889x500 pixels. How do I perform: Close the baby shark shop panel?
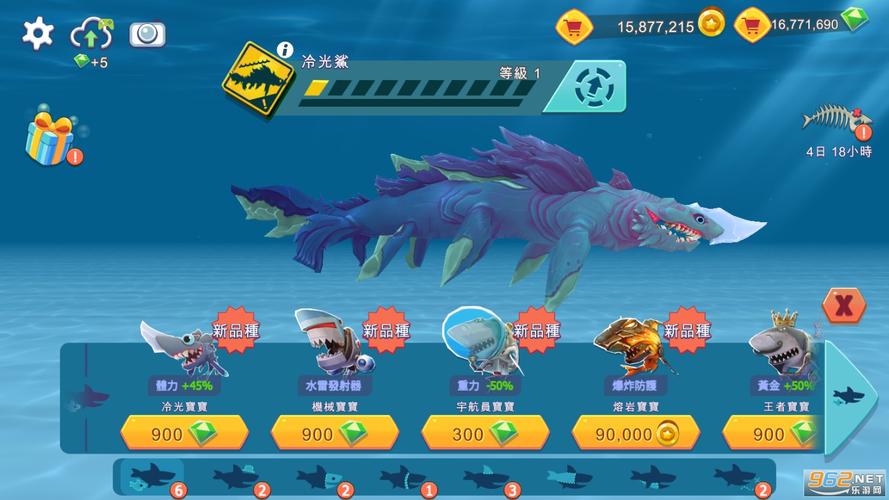coord(843,305)
